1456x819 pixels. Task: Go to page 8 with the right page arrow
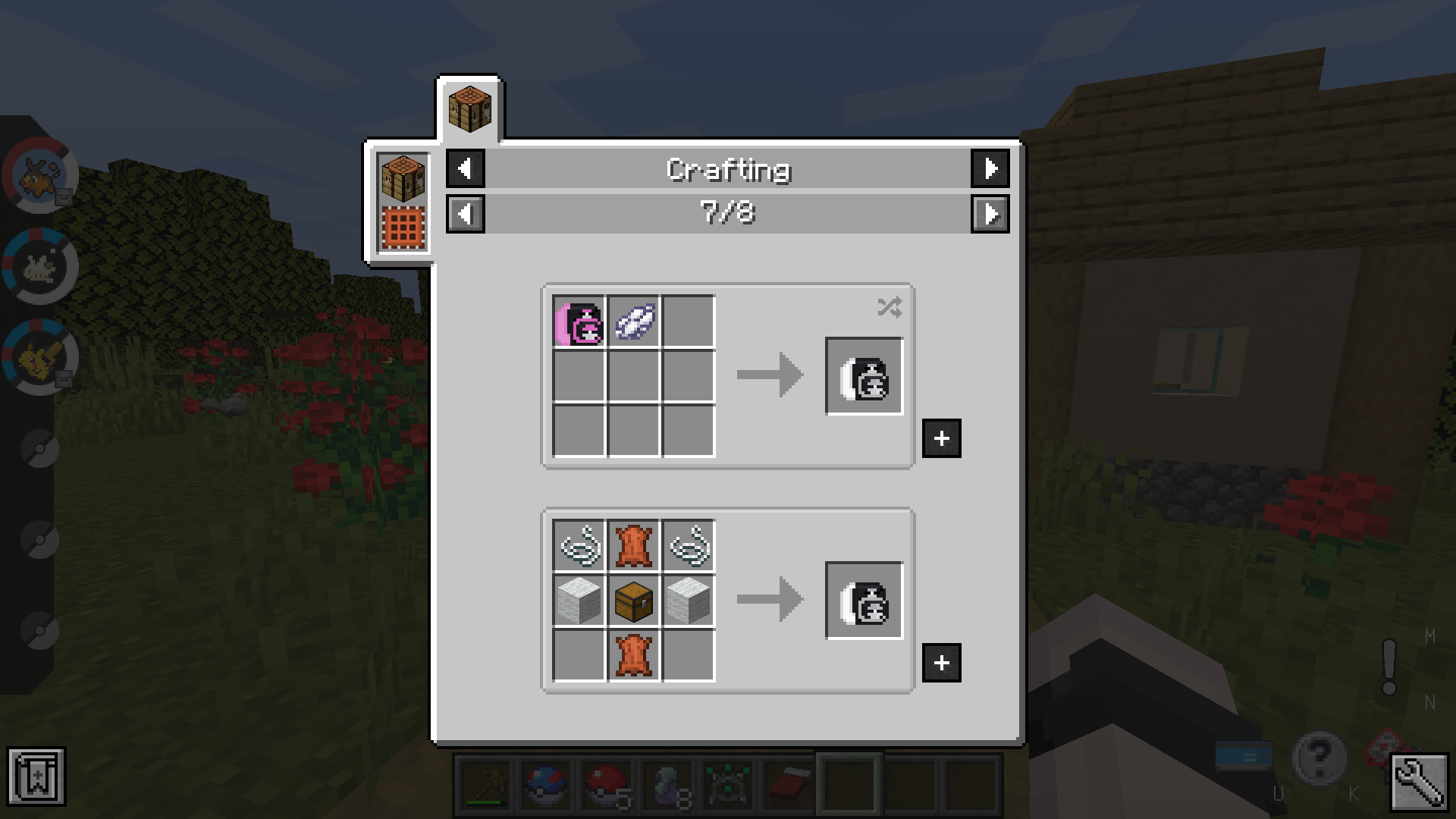pyautogui.click(x=990, y=215)
